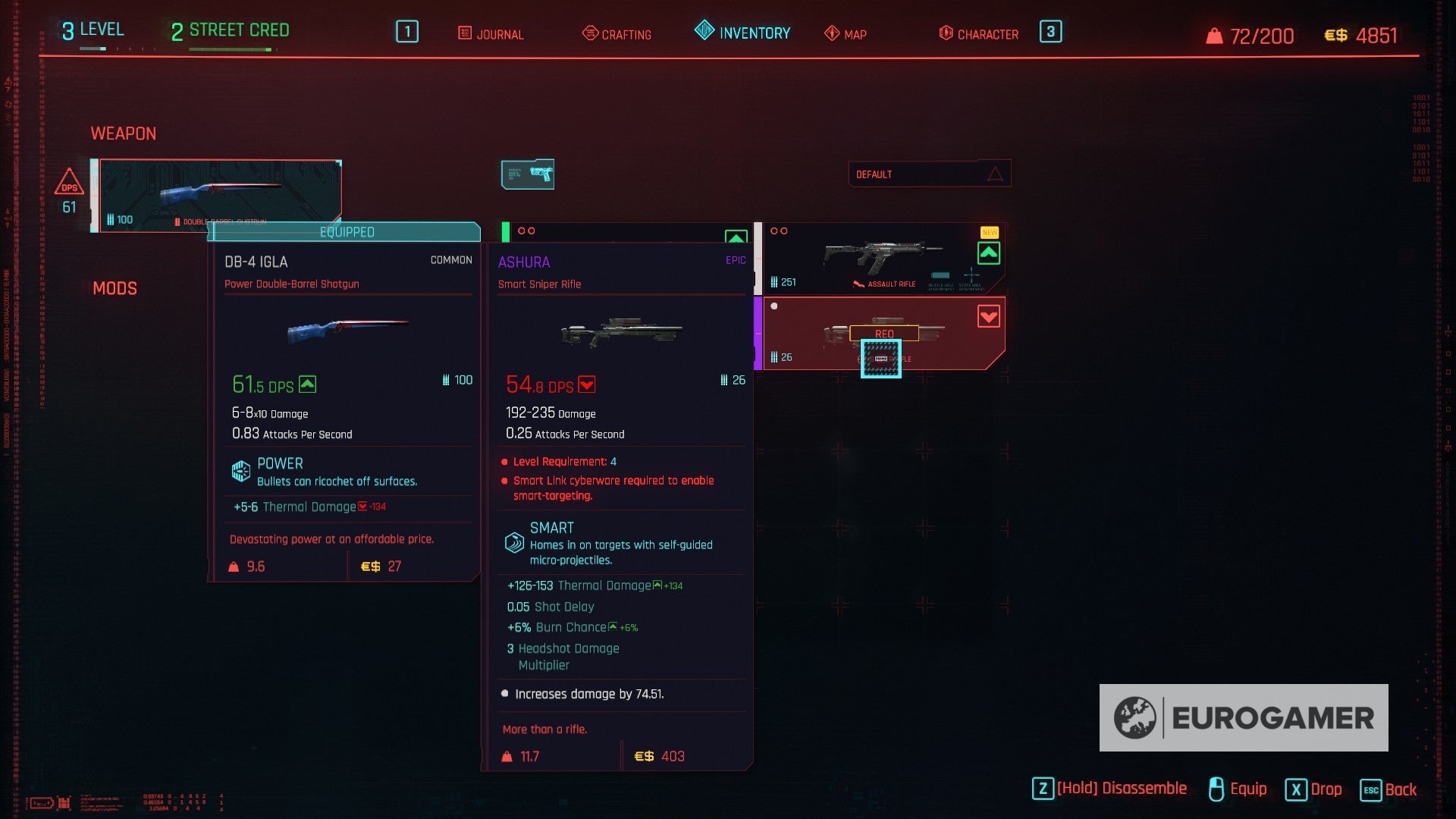Open the DEFAULT loadout dropdown
Image resolution: width=1456 pixels, height=819 pixels.
point(930,174)
